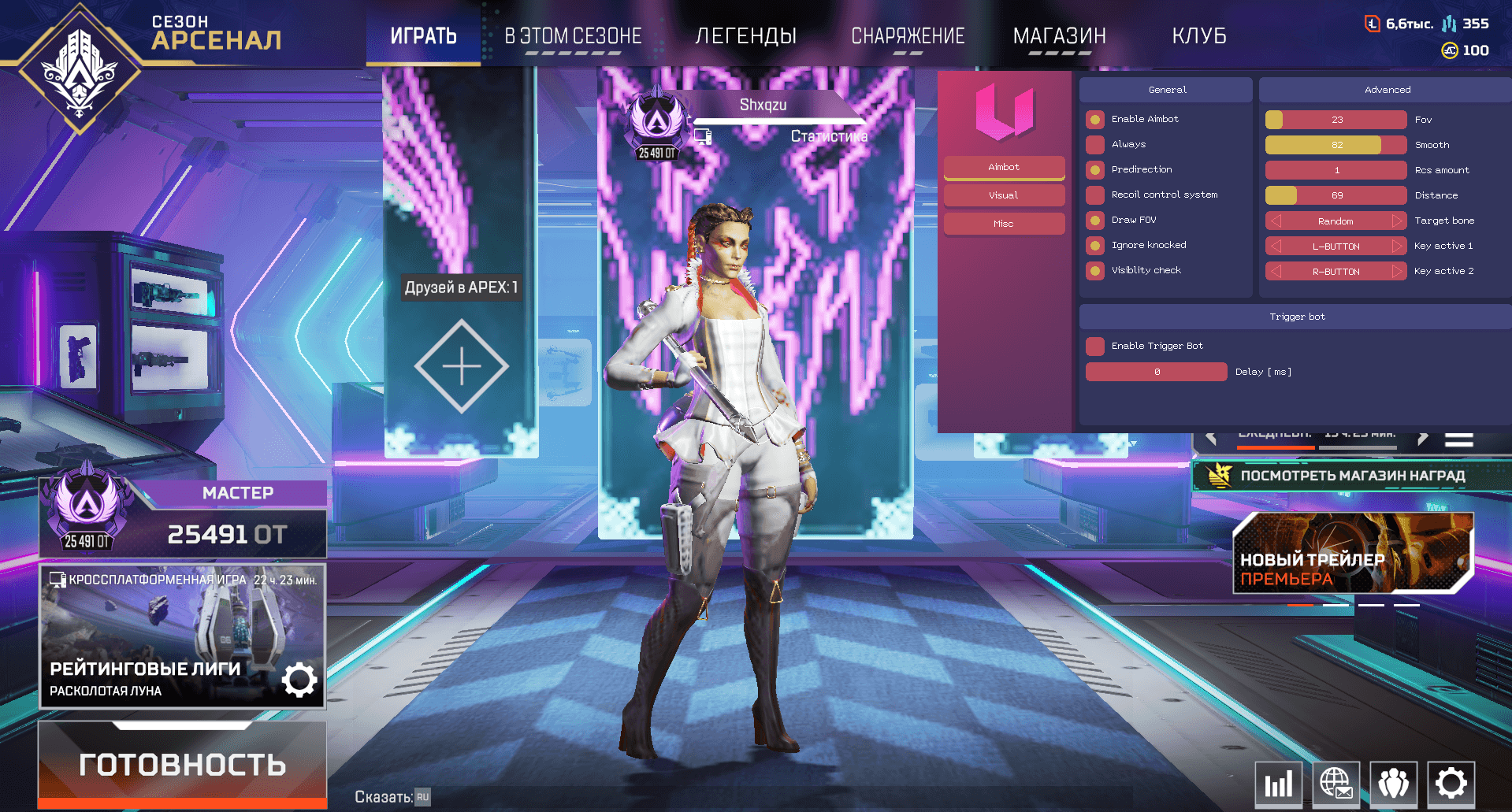Open the СНАРЯЖЕНИЕ tab
This screenshot has width=1512, height=812.
[x=908, y=36]
